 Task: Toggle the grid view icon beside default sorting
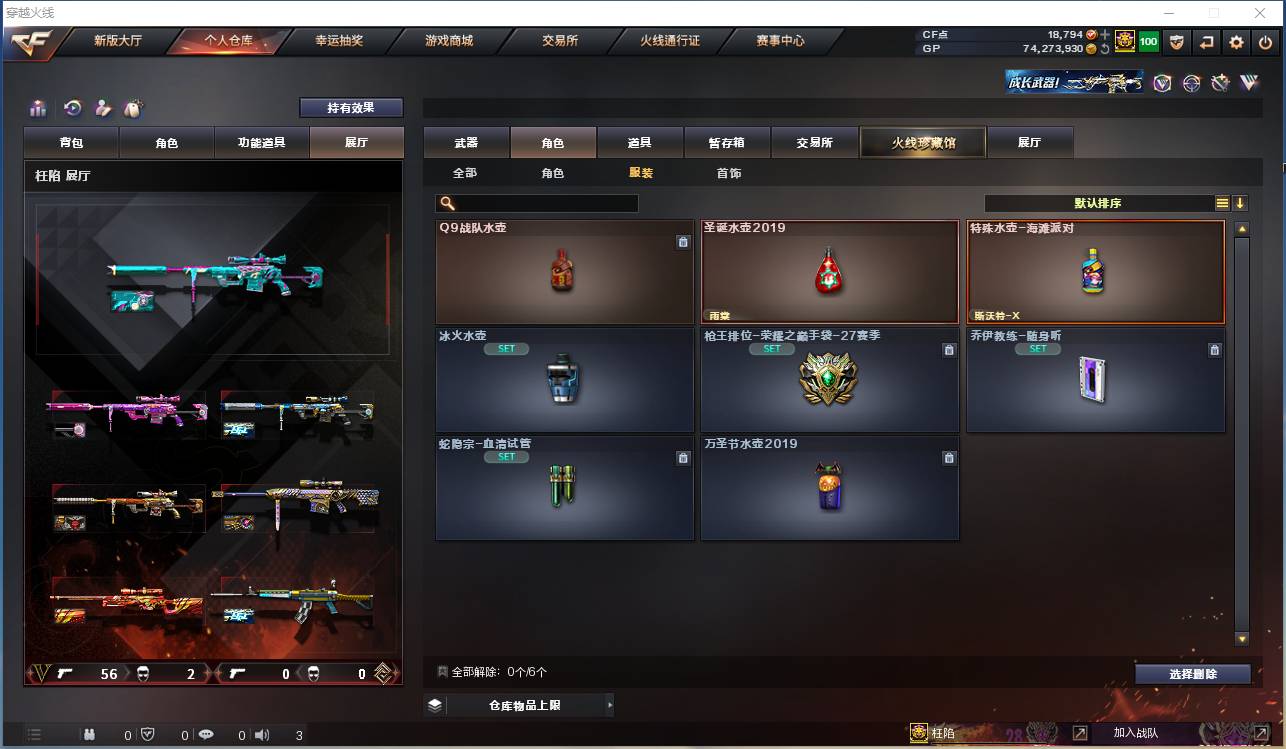coord(1222,202)
